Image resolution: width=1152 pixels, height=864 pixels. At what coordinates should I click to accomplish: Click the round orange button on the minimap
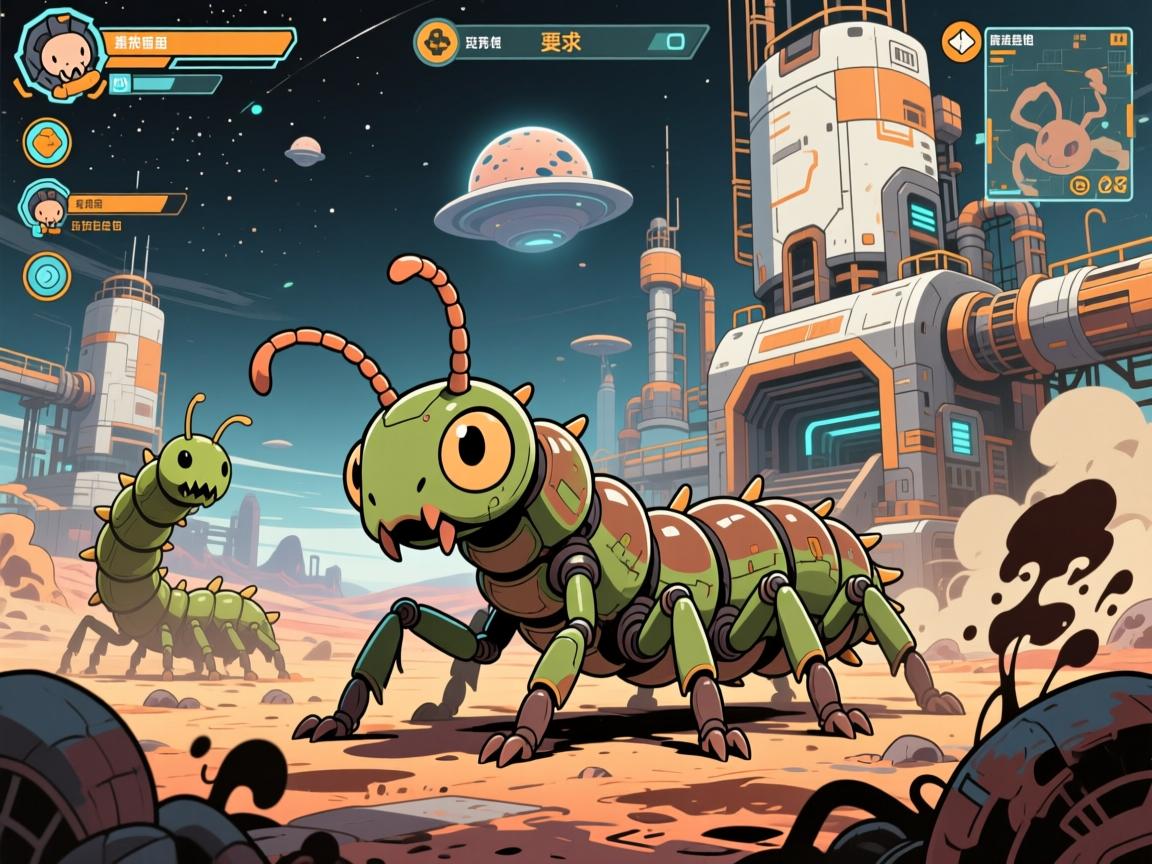click(1080, 184)
